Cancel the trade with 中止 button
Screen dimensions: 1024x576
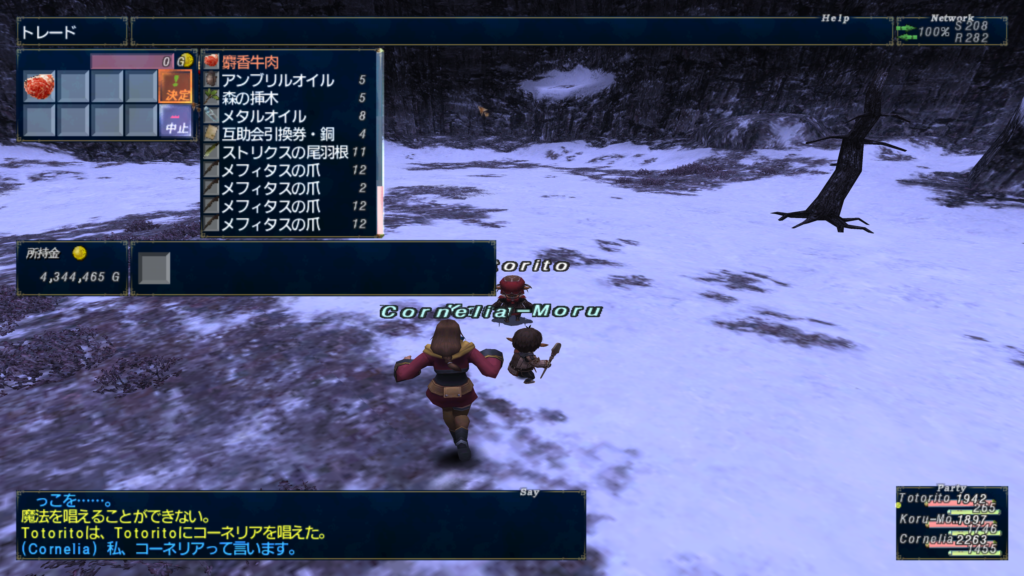[x=175, y=121]
